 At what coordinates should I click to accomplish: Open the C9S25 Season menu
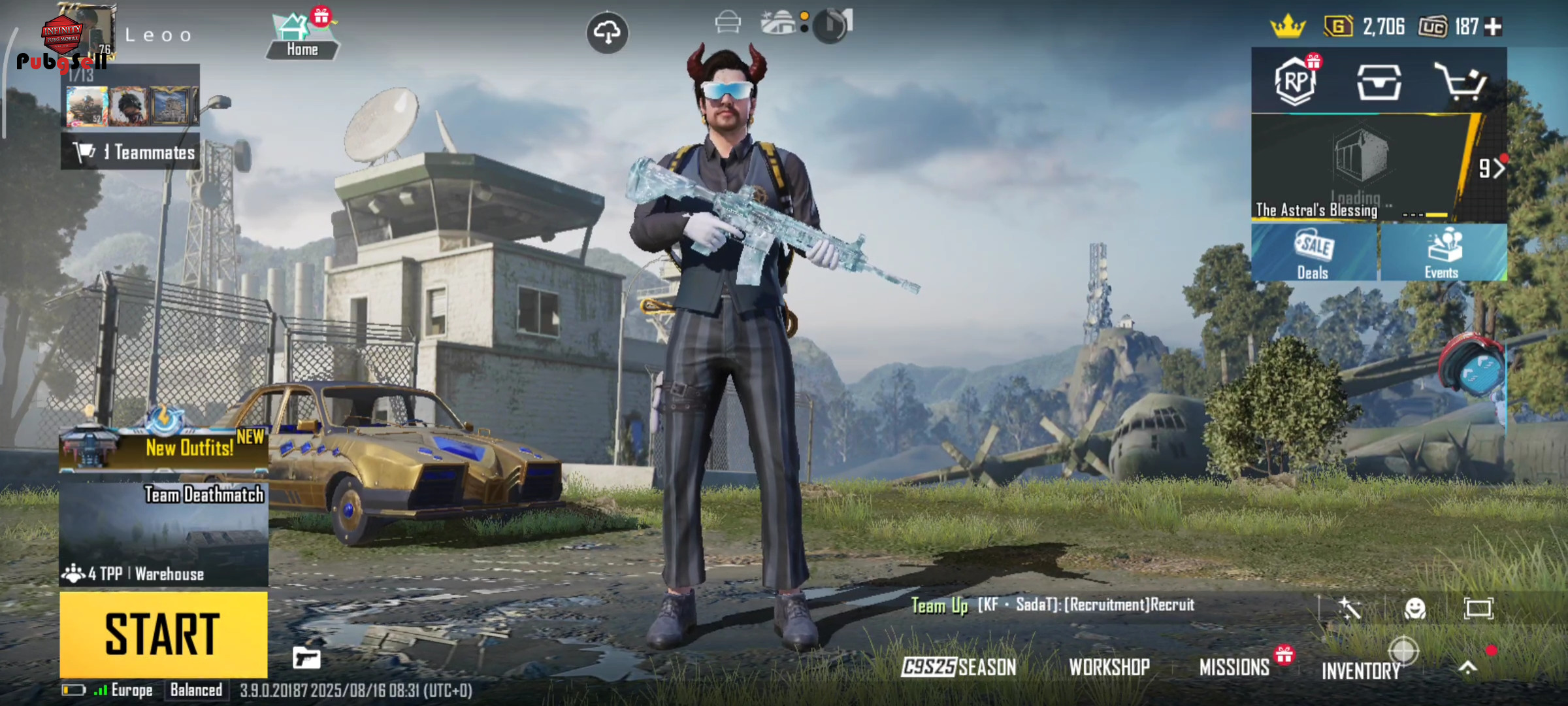coord(958,667)
